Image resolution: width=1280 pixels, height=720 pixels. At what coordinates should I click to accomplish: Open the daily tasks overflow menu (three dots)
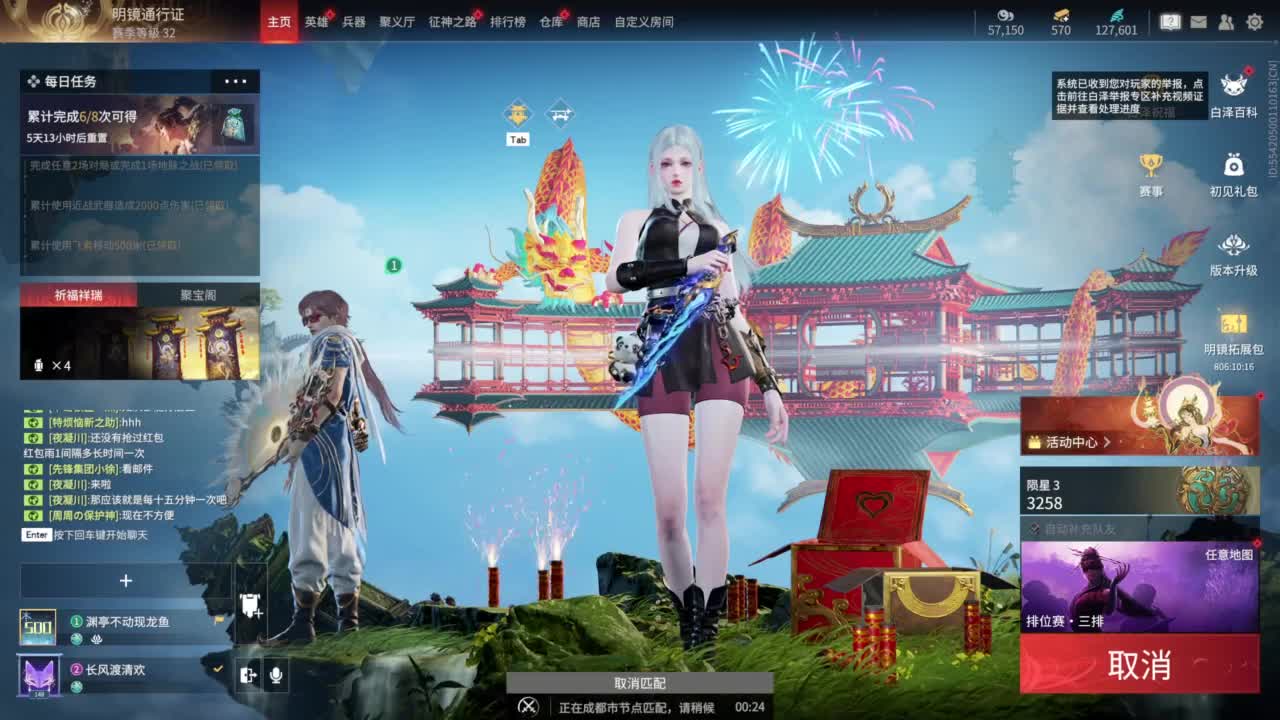(x=236, y=80)
